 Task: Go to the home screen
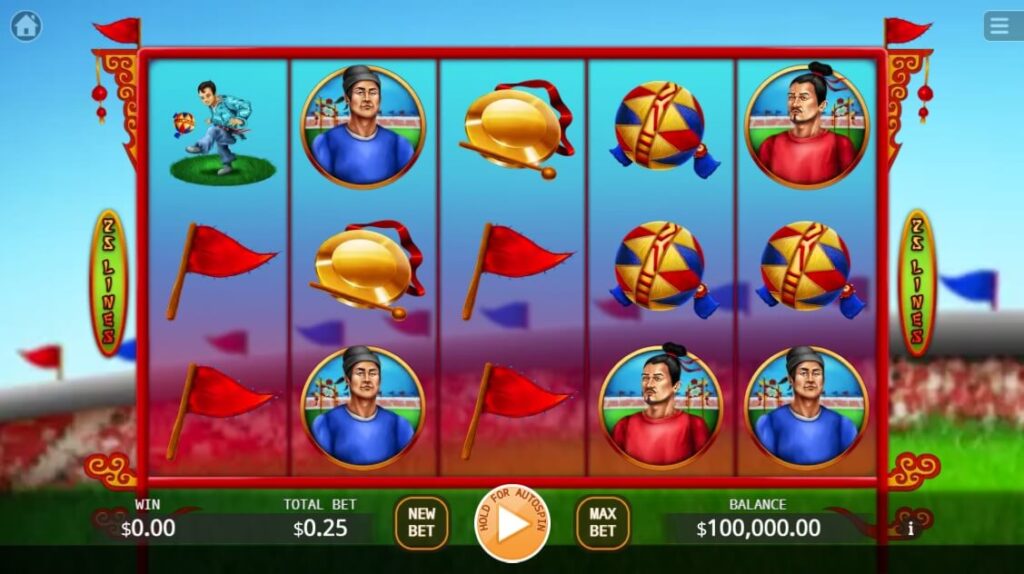(x=26, y=26)
